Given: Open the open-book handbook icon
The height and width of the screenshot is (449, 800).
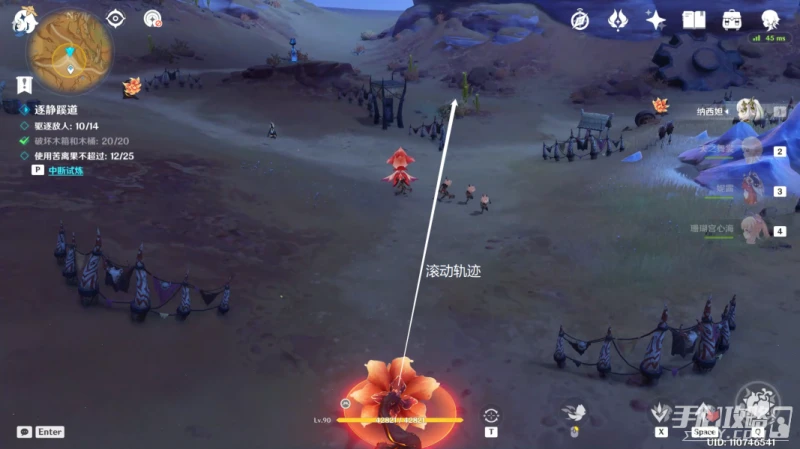Looking at the screenshot, I should click(694, 19).
